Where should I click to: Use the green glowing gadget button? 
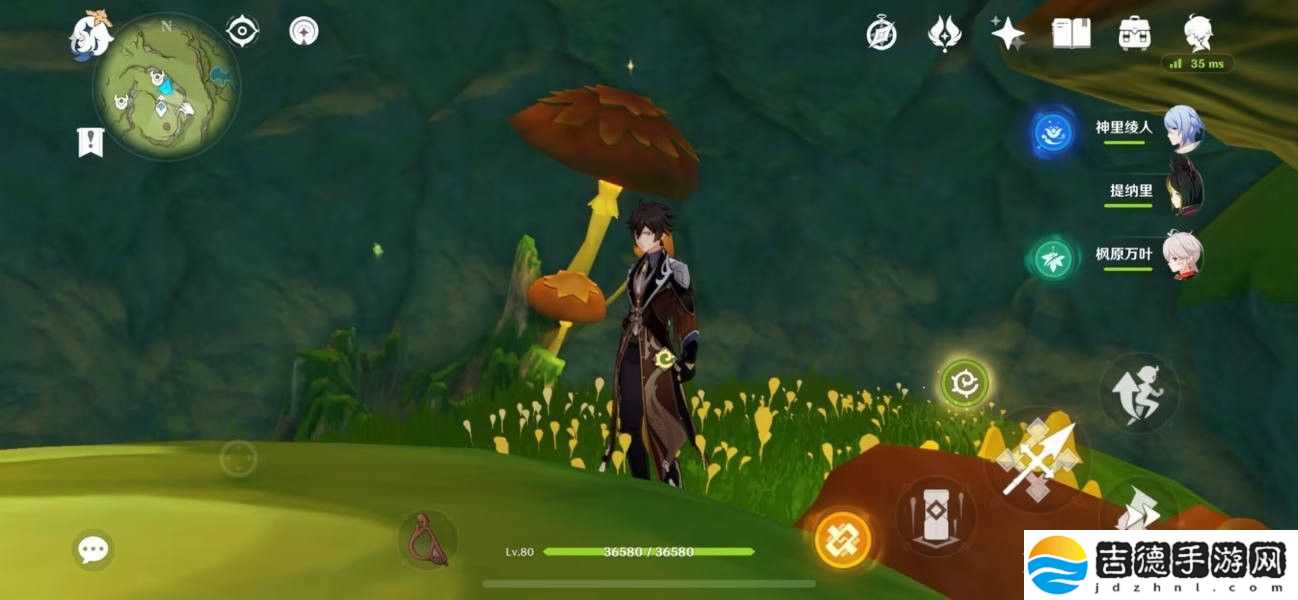(965, 382)
